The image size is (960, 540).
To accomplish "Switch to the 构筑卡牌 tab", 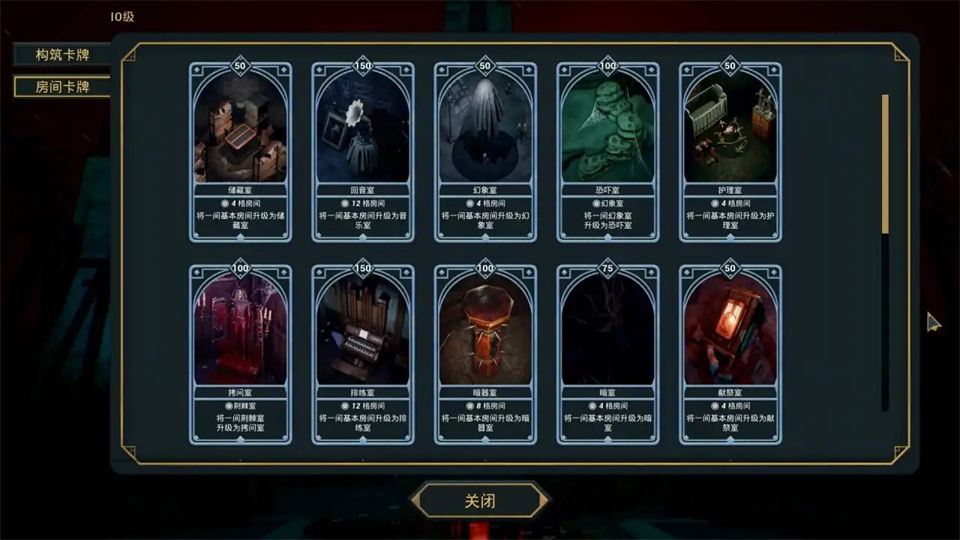I will pyautogui.click(x=62, y=55).
